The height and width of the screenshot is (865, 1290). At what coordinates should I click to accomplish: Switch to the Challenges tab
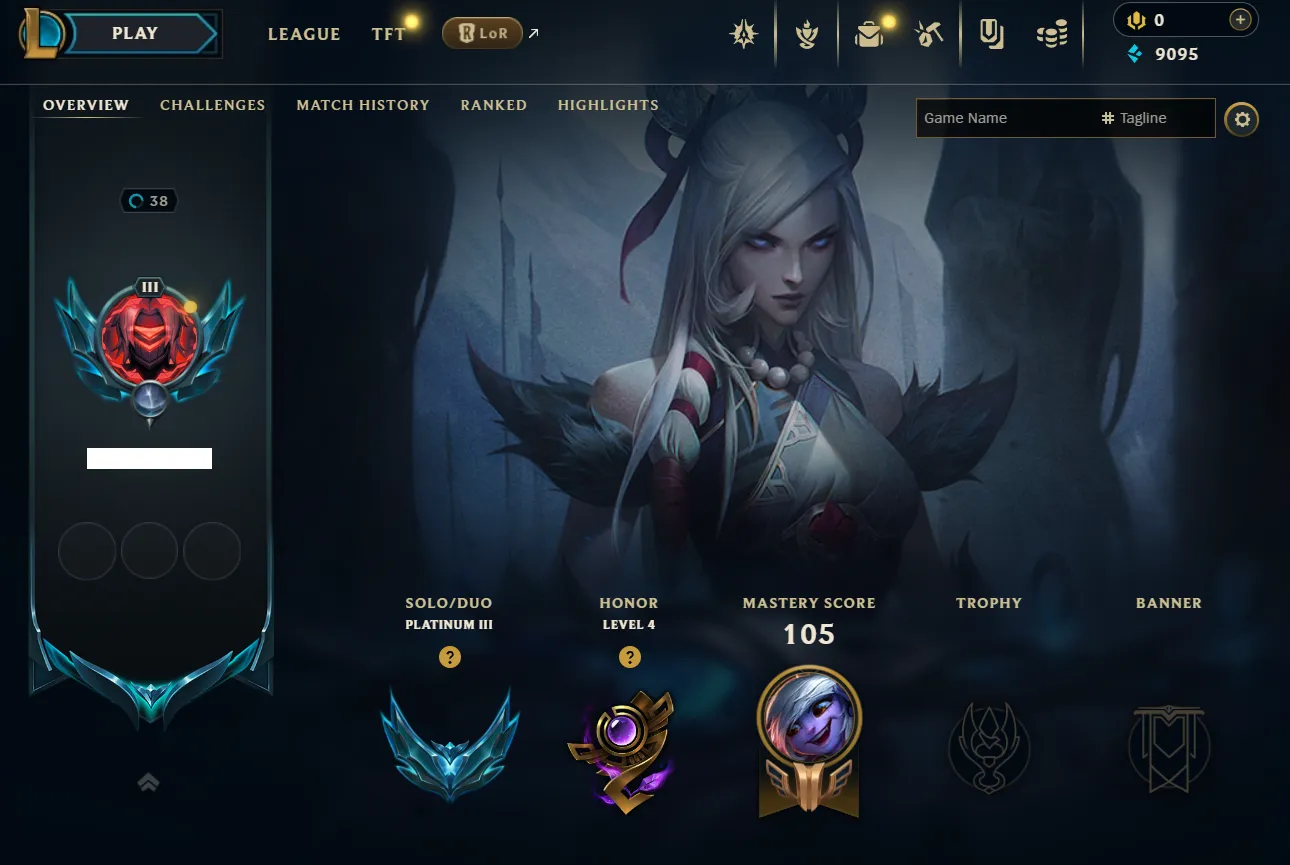212,105
